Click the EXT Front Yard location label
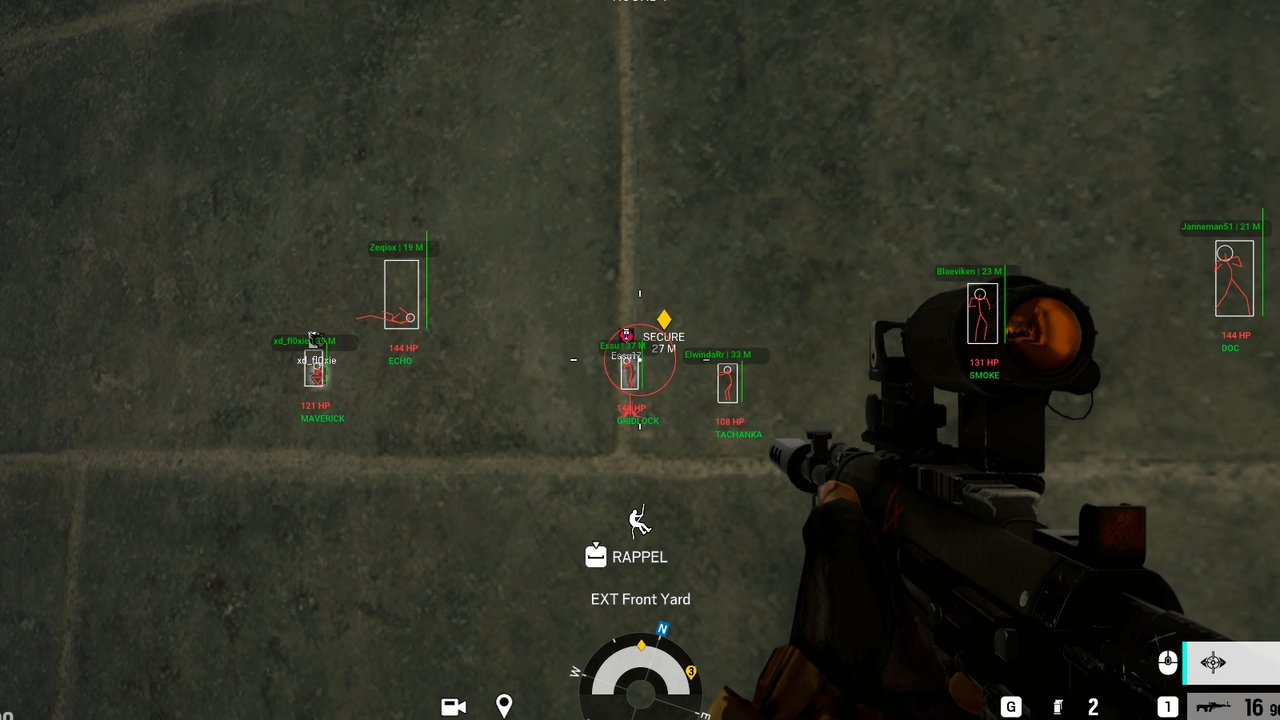1280x720 pixels. (x=640, y=599)
